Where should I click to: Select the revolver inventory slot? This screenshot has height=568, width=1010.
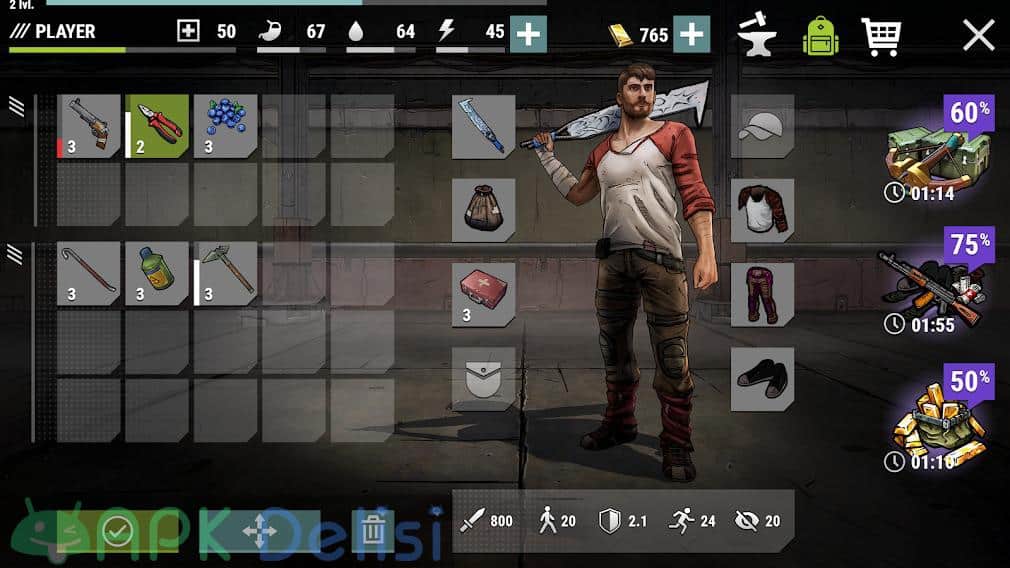tap(88, 126)
